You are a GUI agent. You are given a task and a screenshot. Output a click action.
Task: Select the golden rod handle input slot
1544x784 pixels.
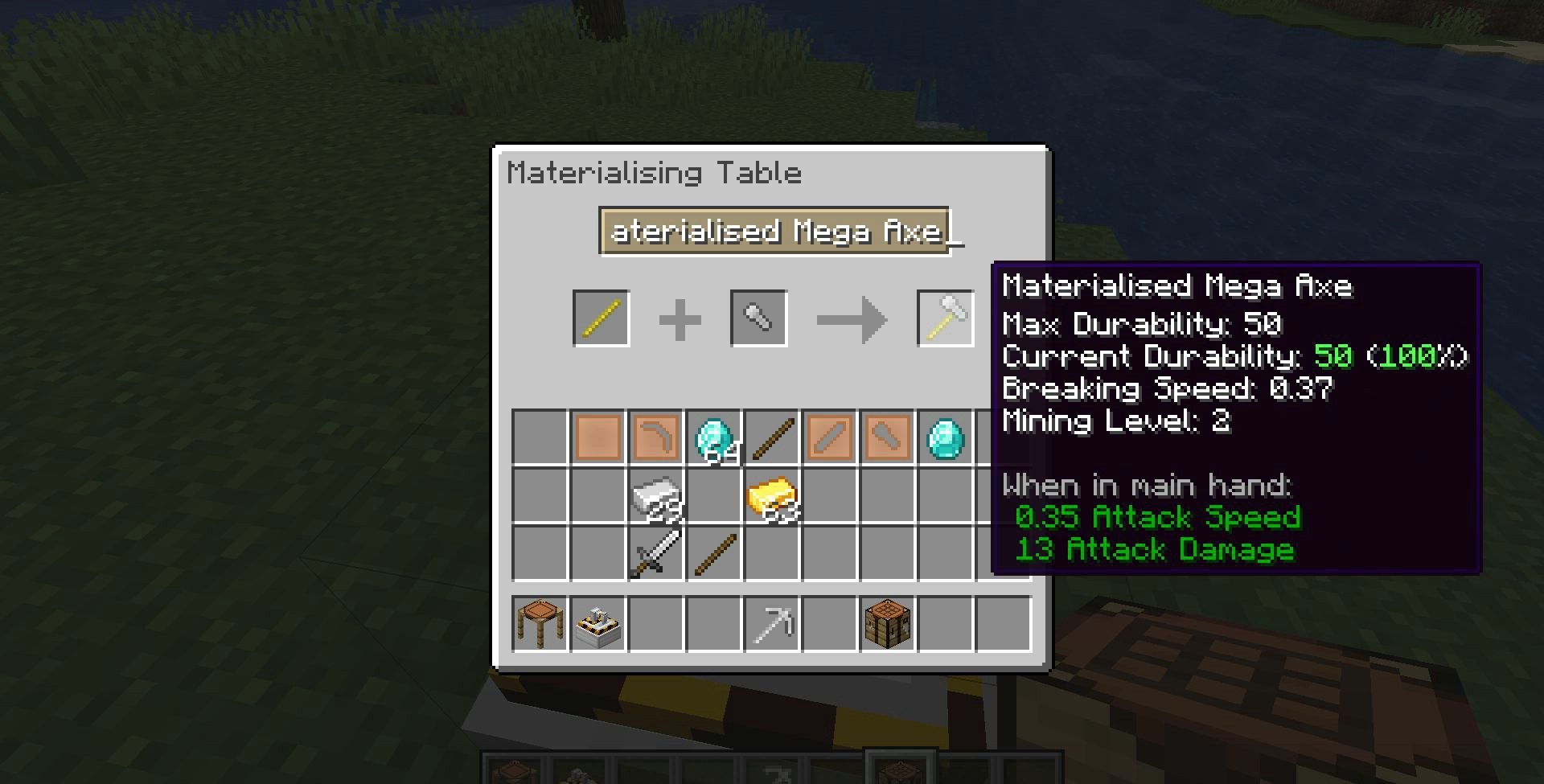point(601,318)
